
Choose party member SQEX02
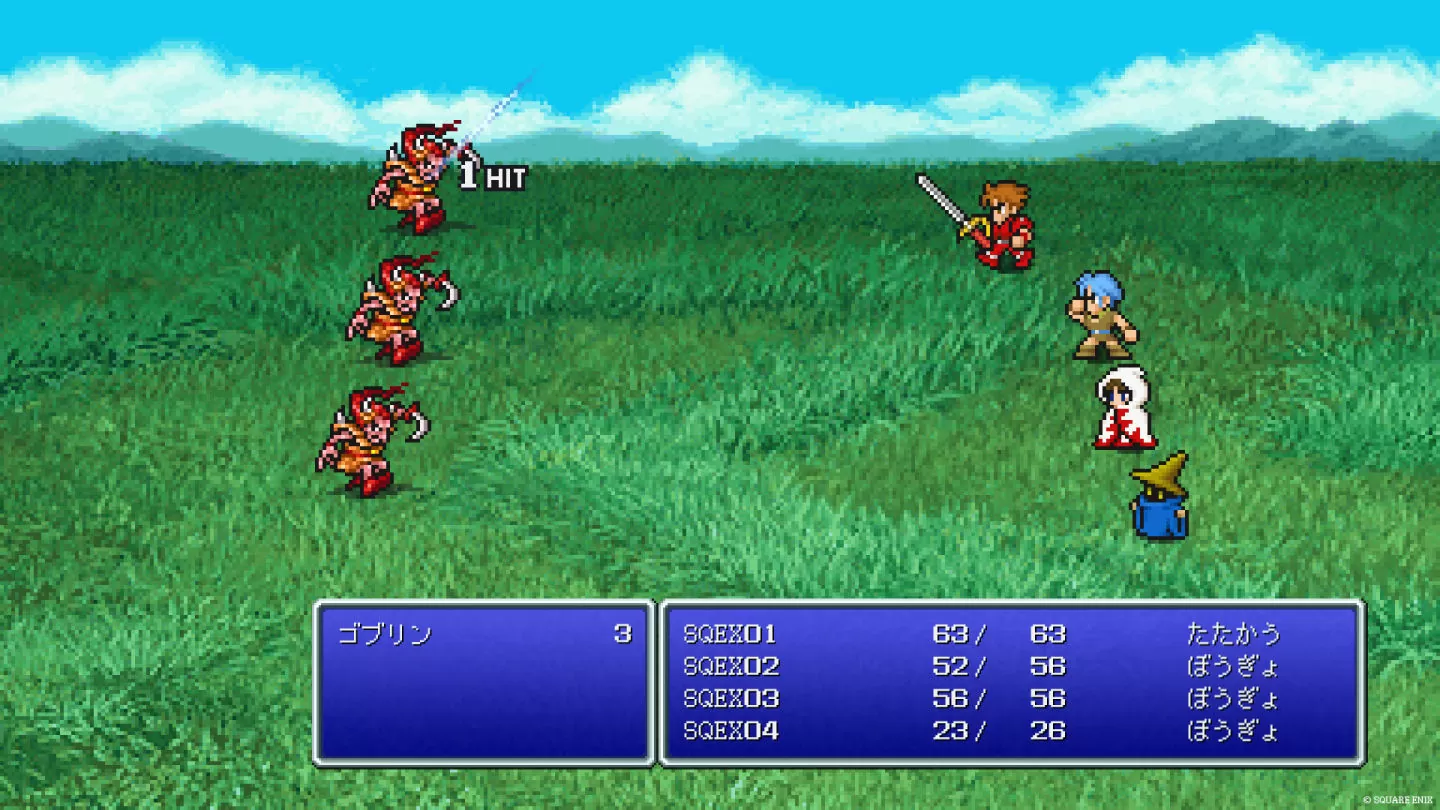[x=730, y=666]
